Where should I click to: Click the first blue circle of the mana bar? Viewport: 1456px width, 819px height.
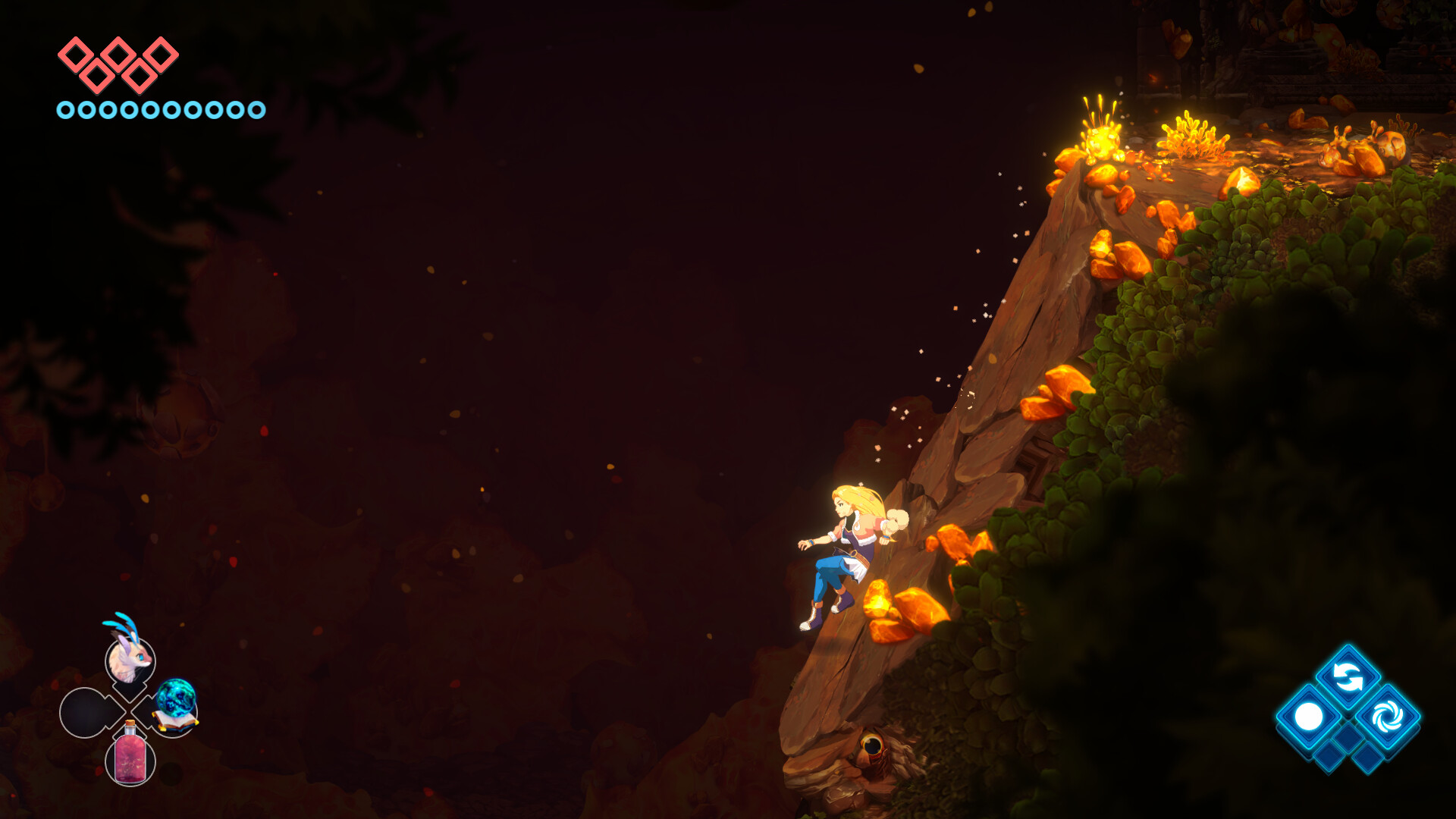(x=67, y=111)
